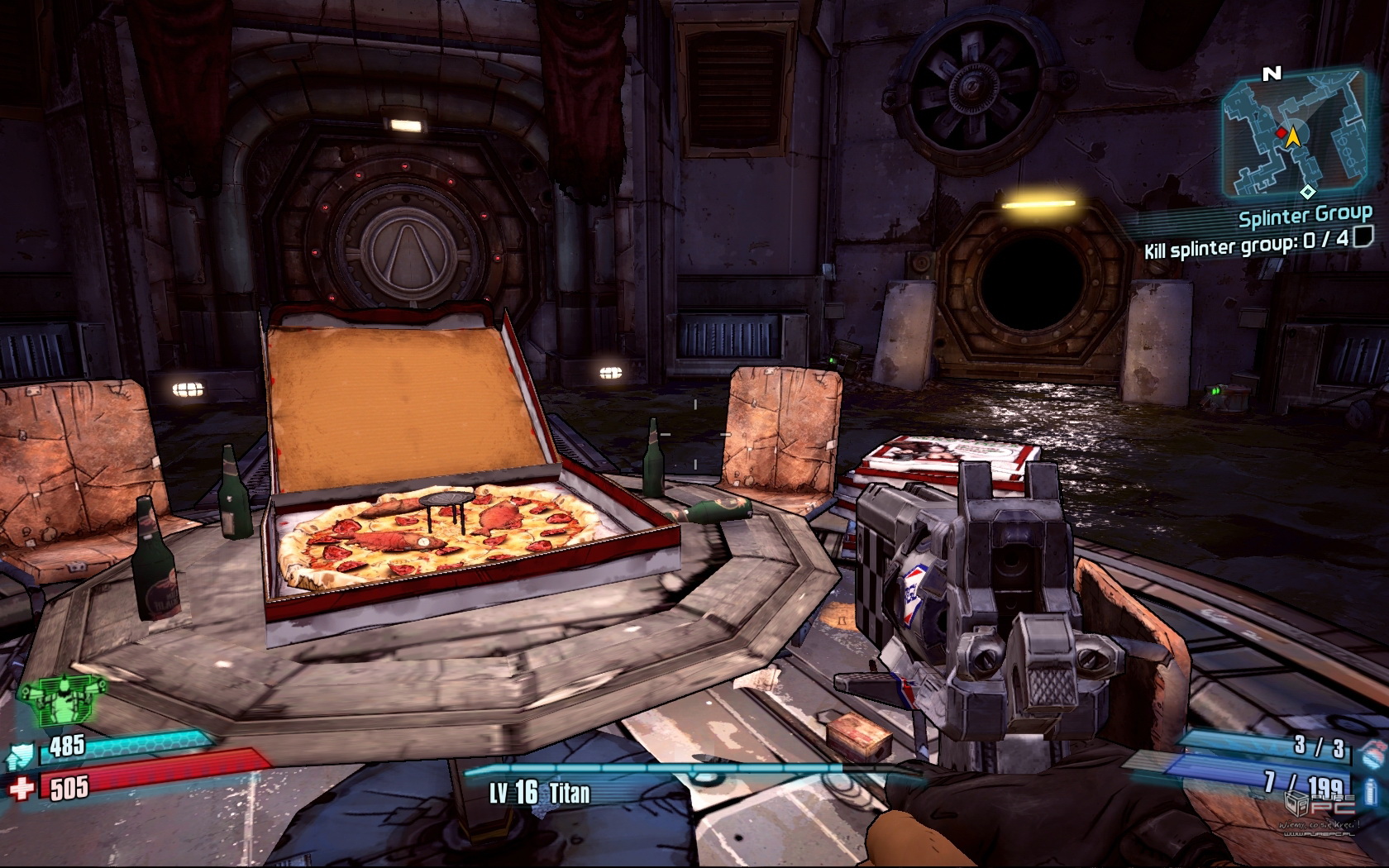Click the grenade icon by 3 / 3

(1370, 752)
